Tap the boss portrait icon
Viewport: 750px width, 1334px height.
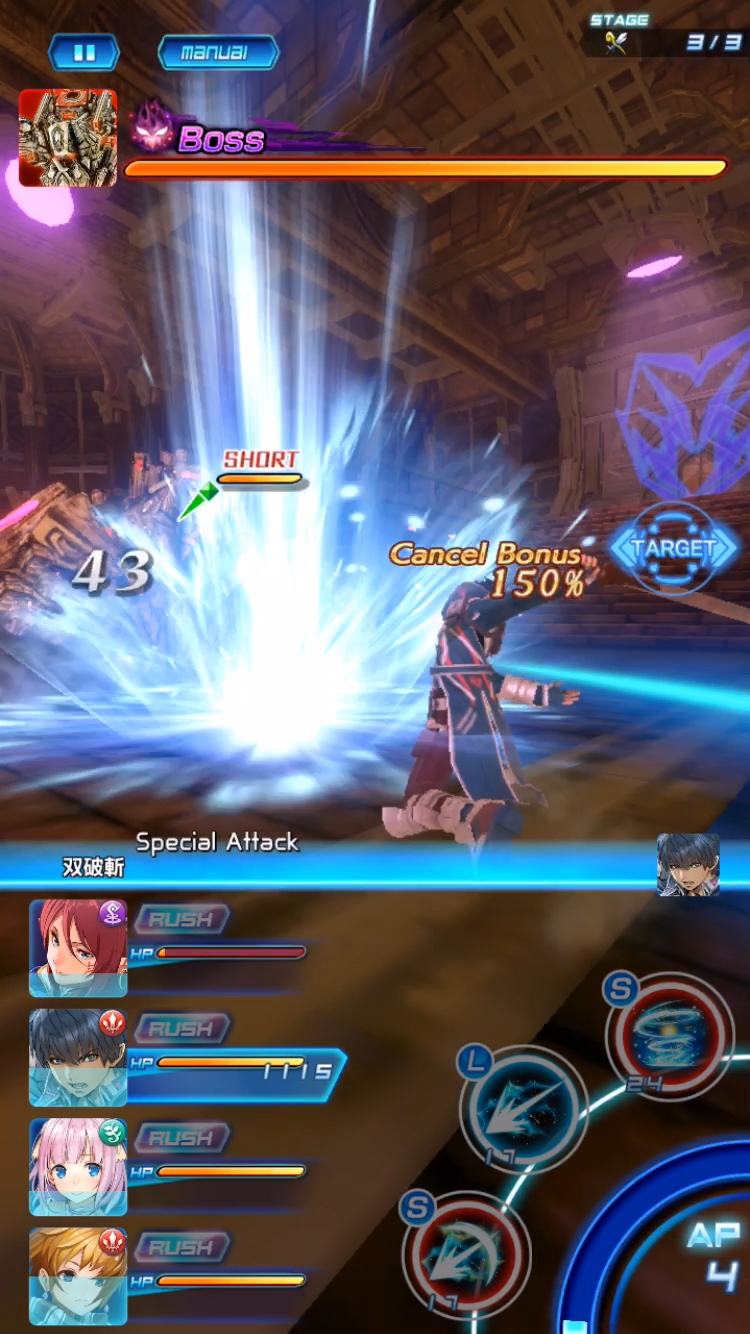tap(68, 138)
